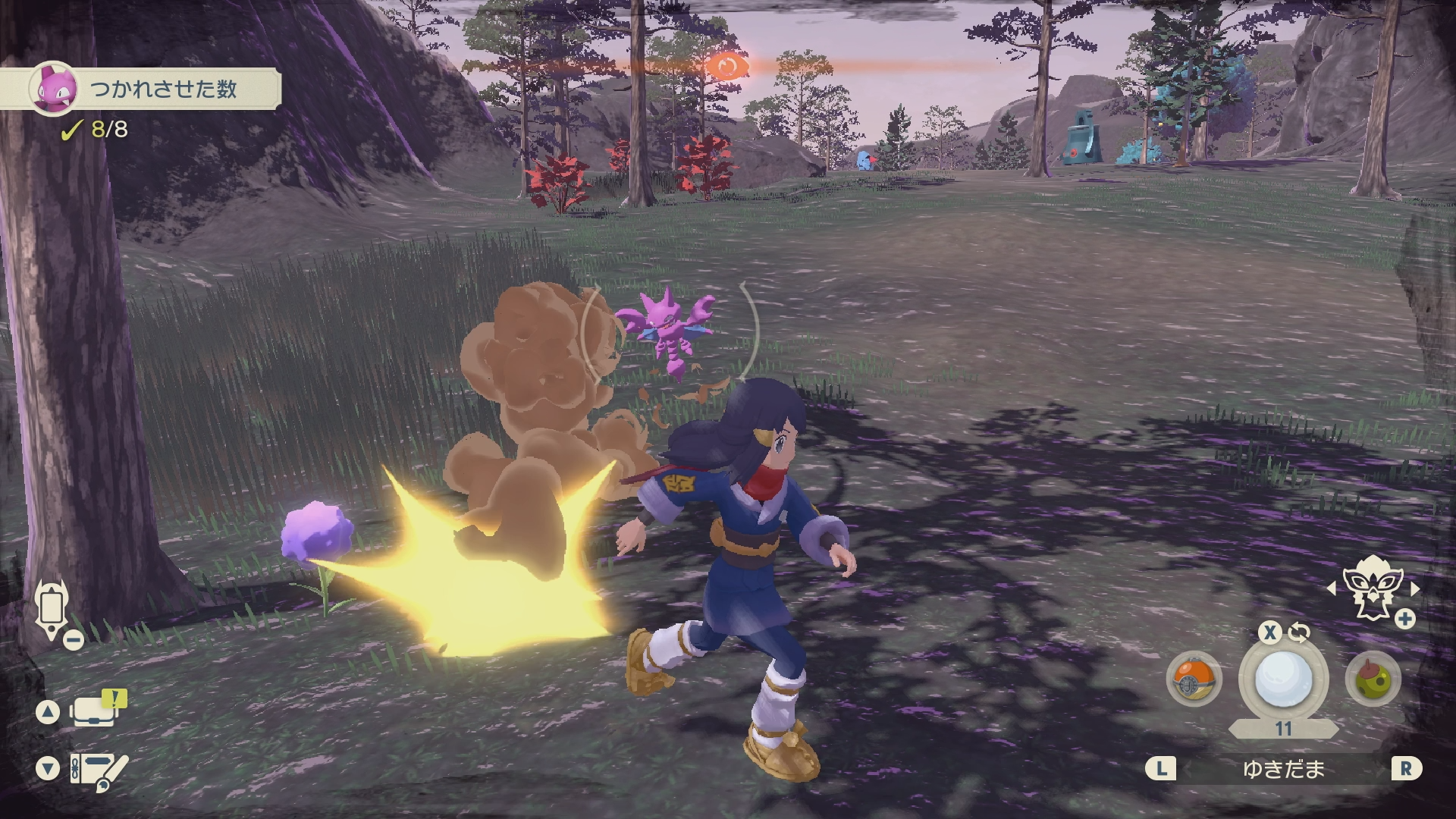Open the Gligar research task tracker

click(140, 89)
